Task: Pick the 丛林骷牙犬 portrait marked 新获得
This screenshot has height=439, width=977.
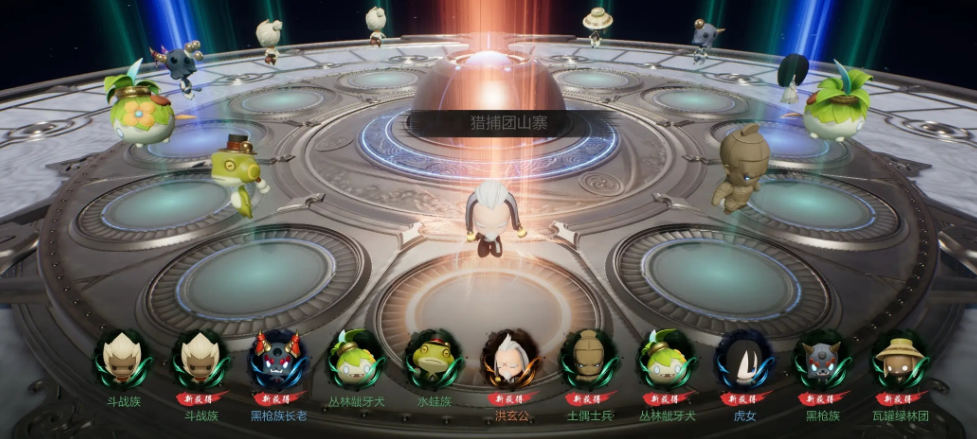Action: [x=667, y=360]
